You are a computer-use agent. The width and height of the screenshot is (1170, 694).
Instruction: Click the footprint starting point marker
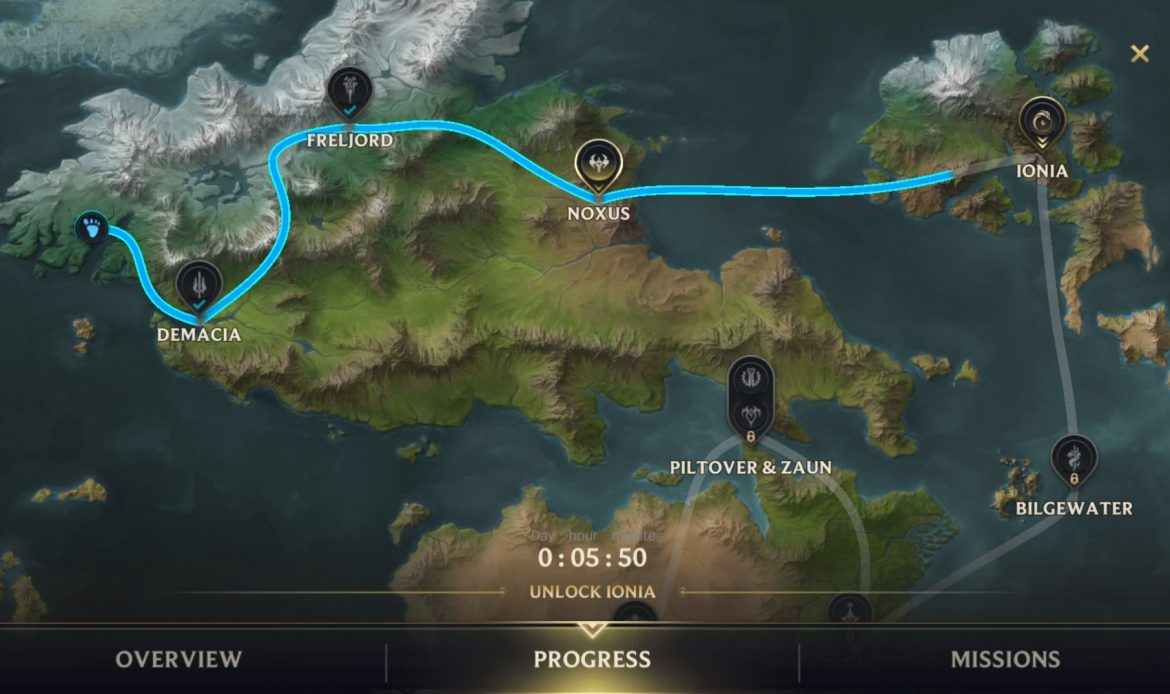(x=93, y=227)
